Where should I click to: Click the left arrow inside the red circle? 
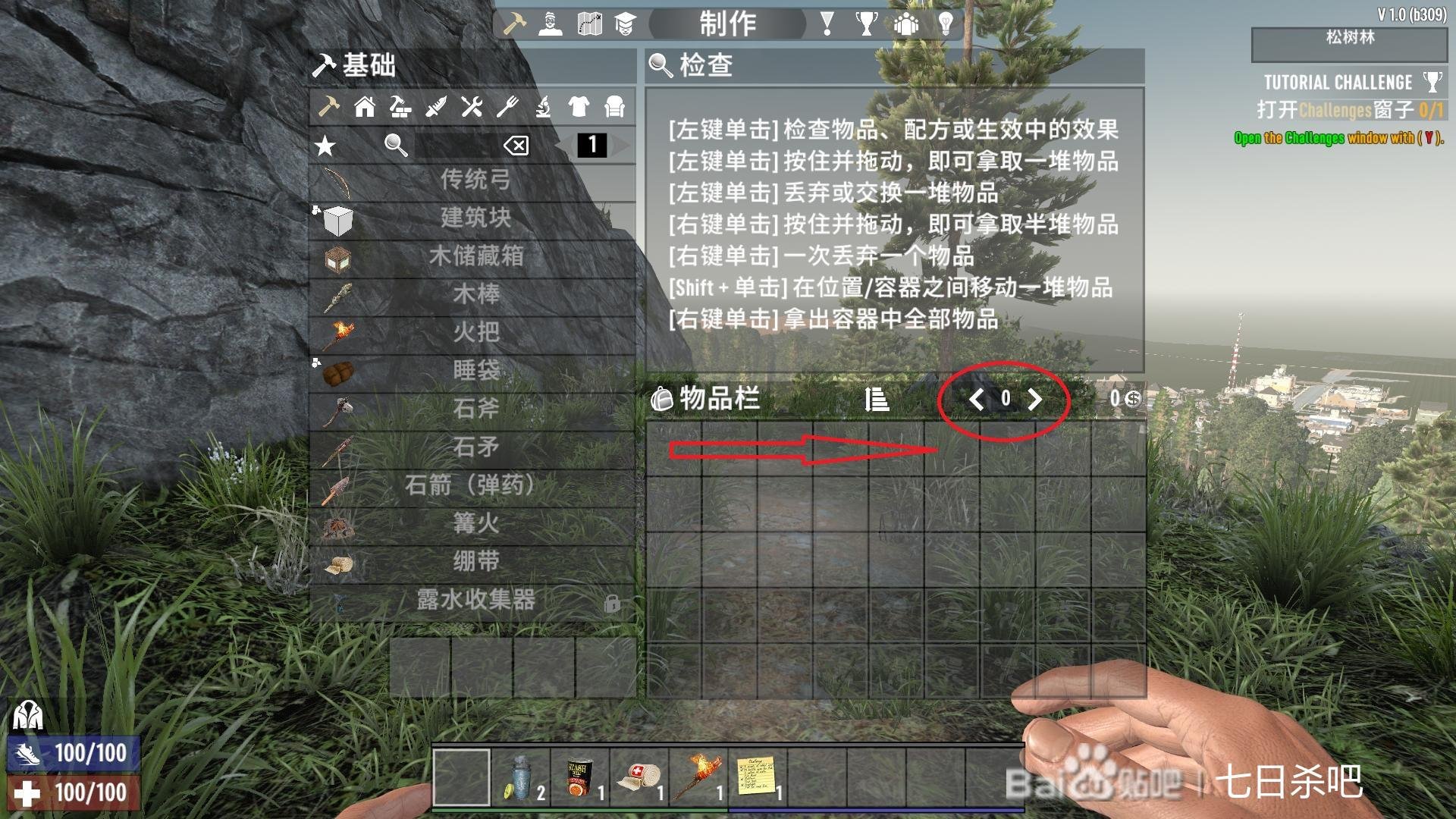coord(976,400)
